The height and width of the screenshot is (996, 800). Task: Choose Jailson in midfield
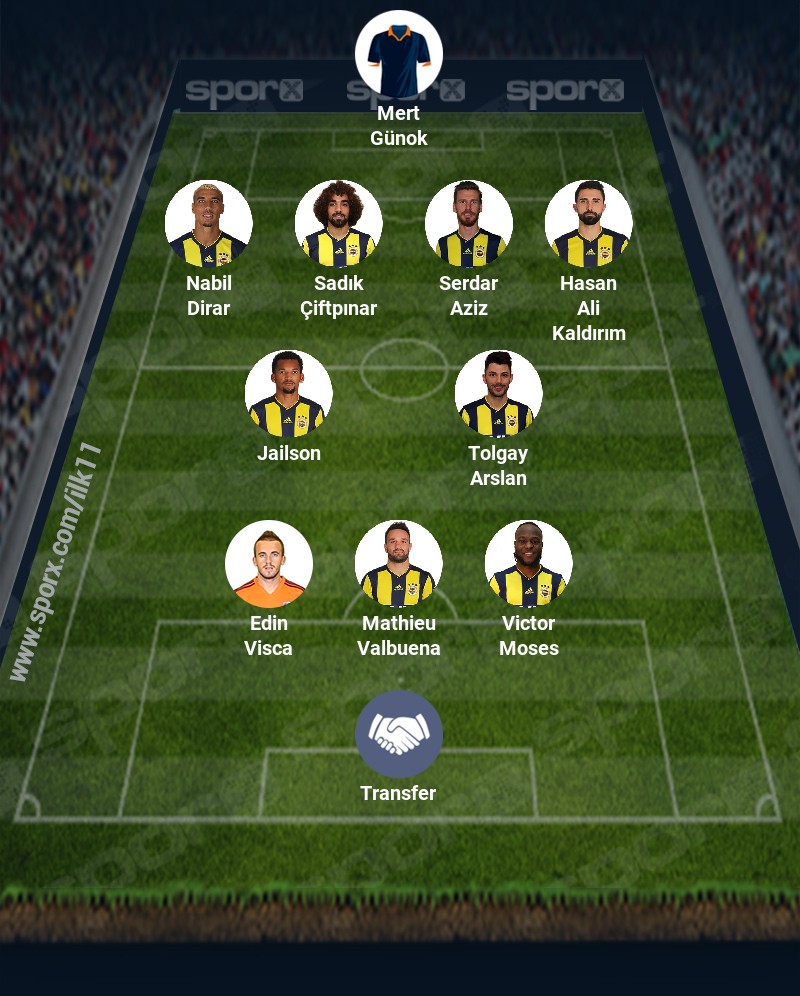[x=289, y=394]
